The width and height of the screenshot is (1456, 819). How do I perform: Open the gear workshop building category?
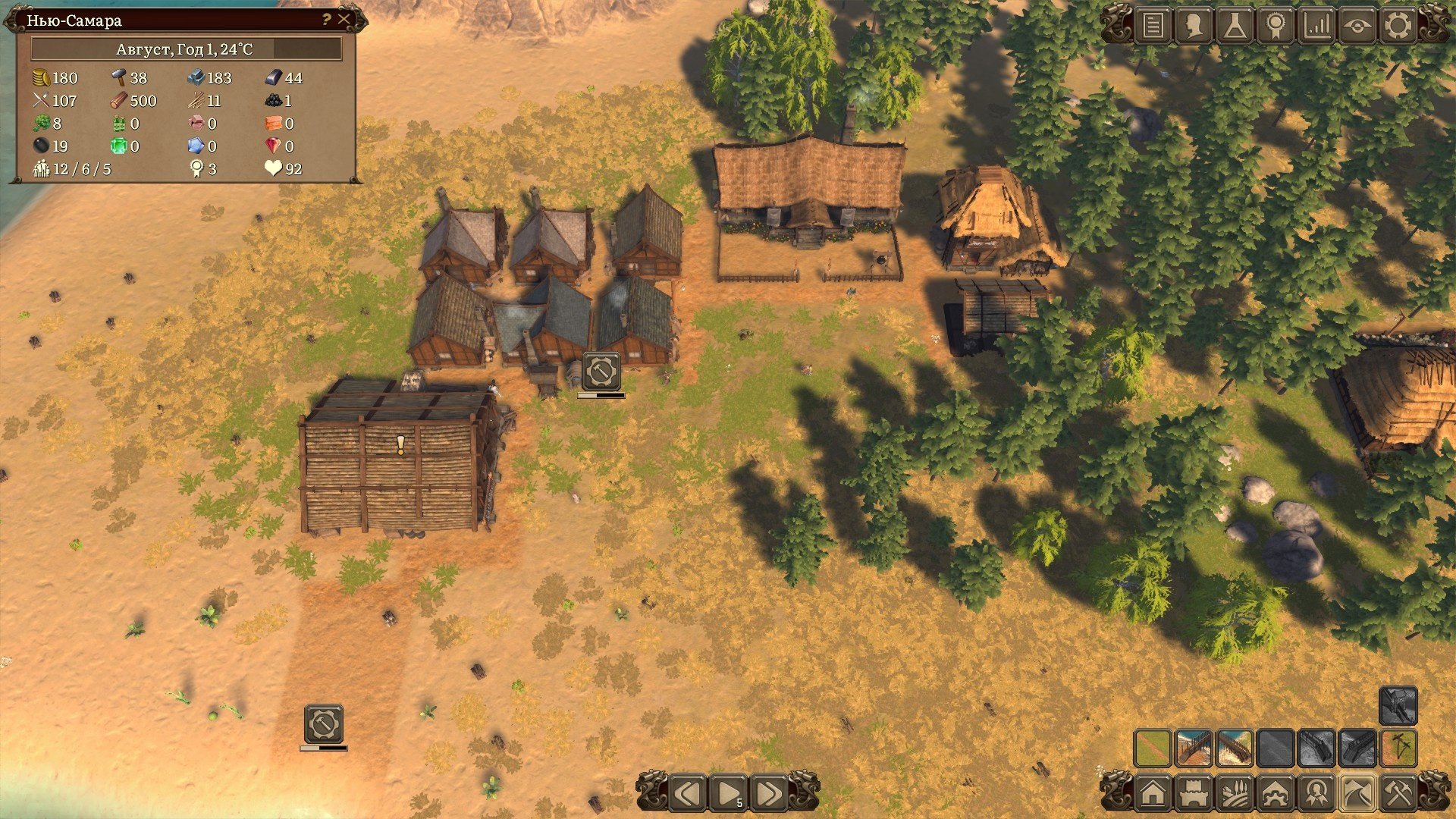pos(1276,794)
